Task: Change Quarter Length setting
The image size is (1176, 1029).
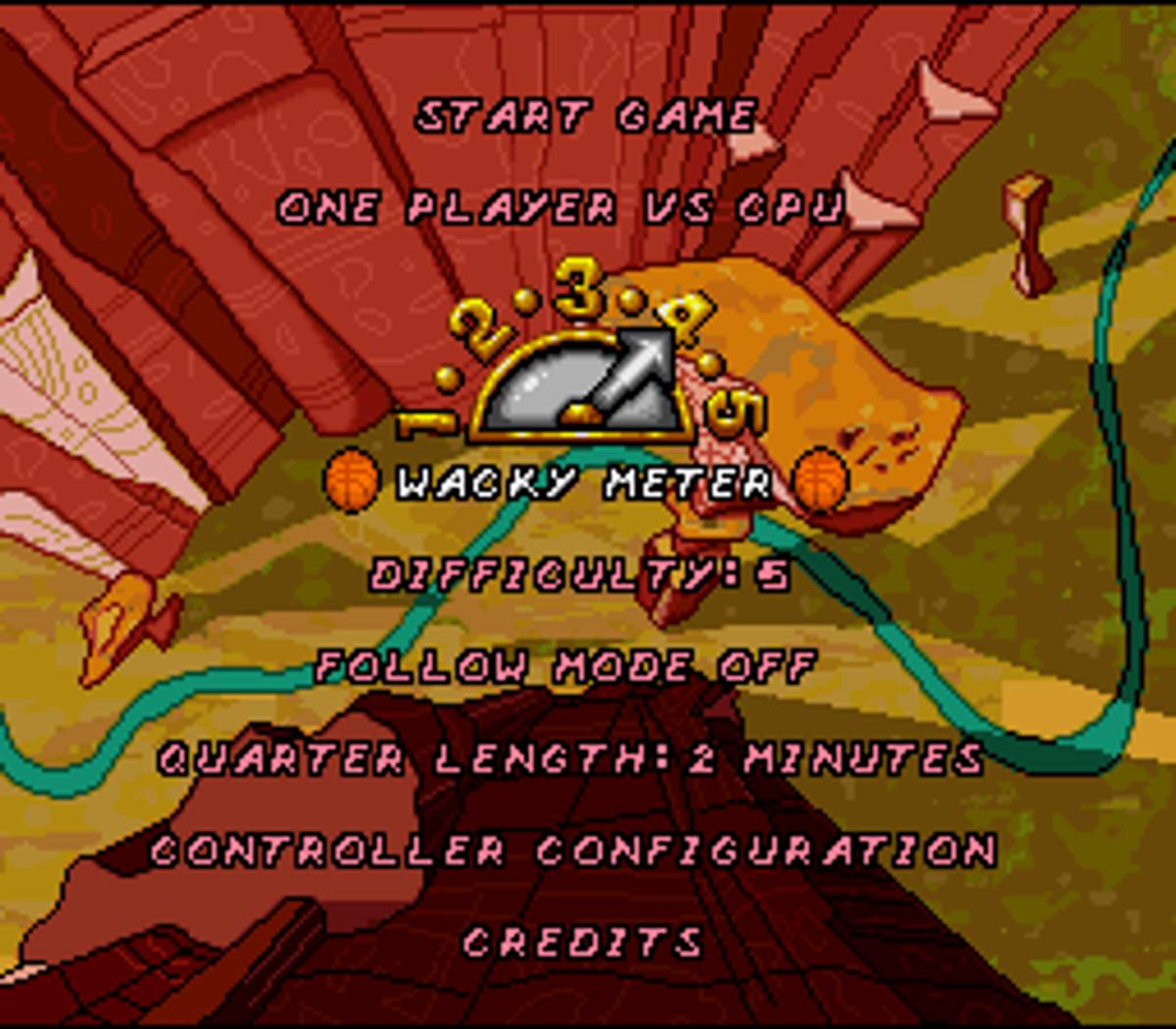Action: pyautogui.click(x=570, y=759)
